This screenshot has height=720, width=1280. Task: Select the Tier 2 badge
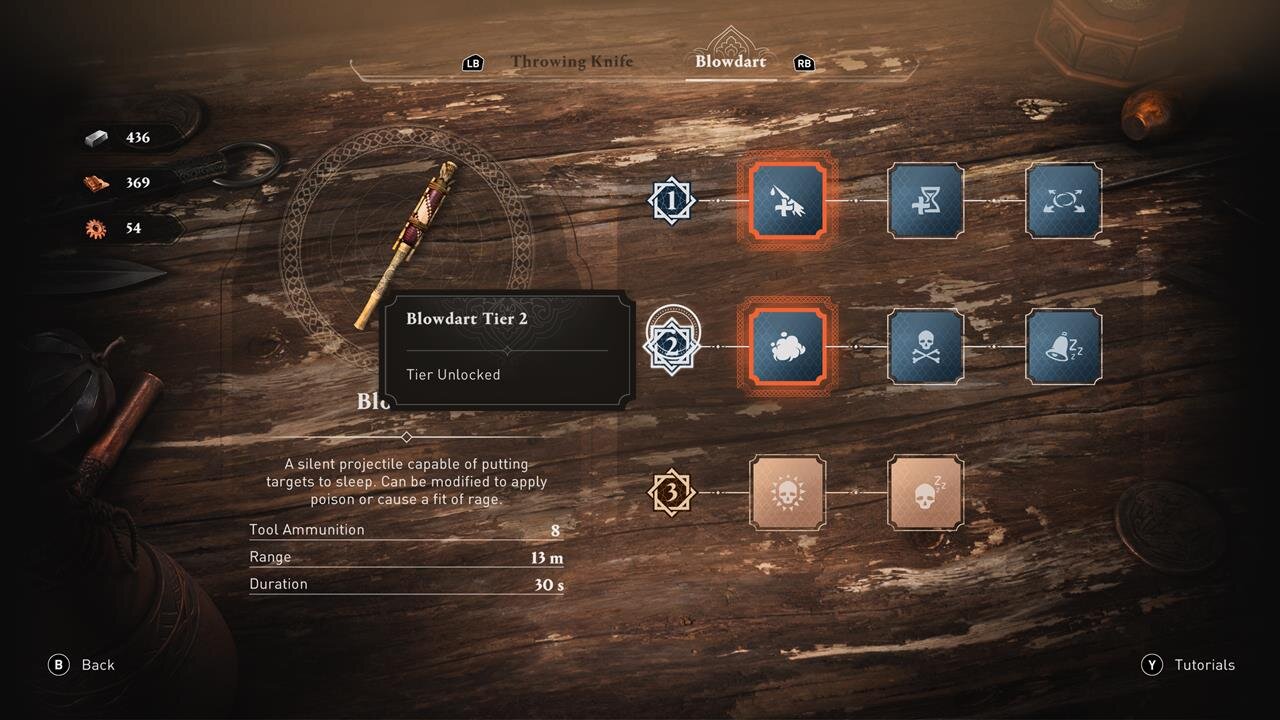(673, 346)
